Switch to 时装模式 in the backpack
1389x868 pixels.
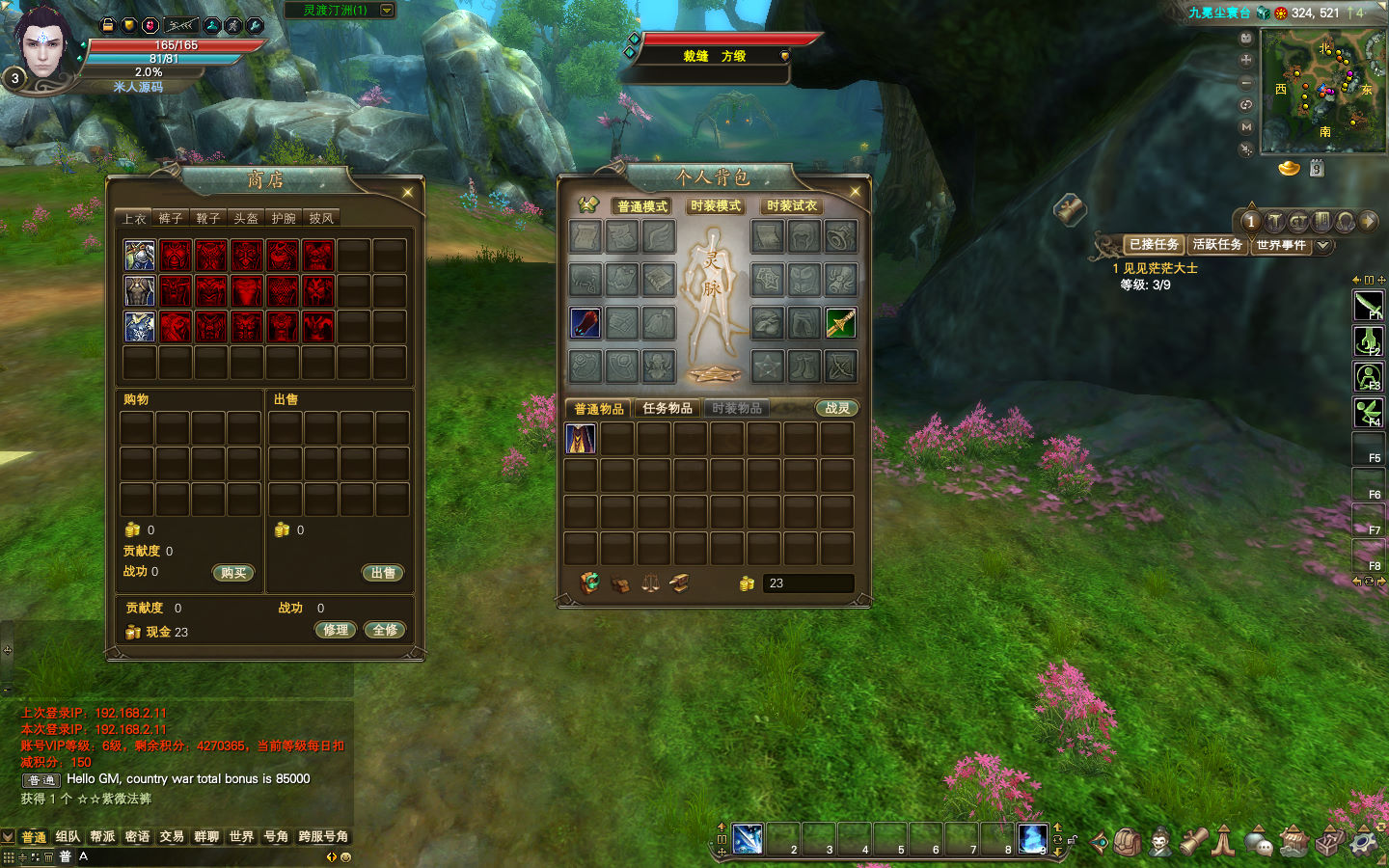coord(716,206)
